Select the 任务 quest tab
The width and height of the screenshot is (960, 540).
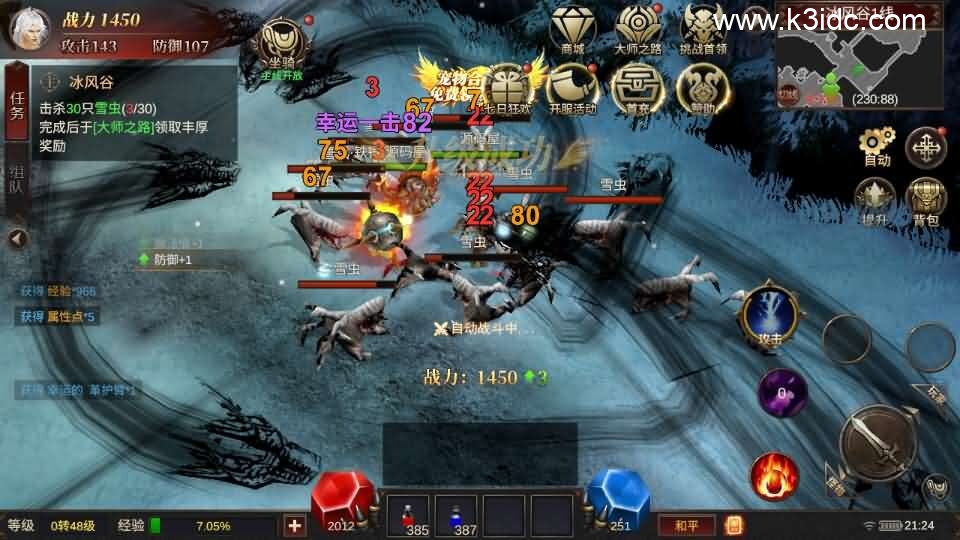pos(16,105)
